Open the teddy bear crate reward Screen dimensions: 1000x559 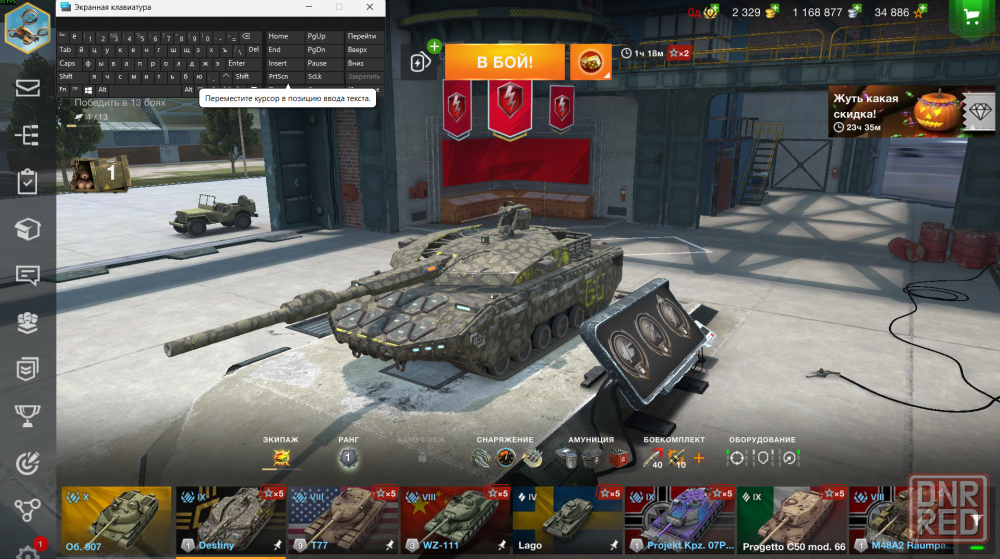click(x=98, y=171)
